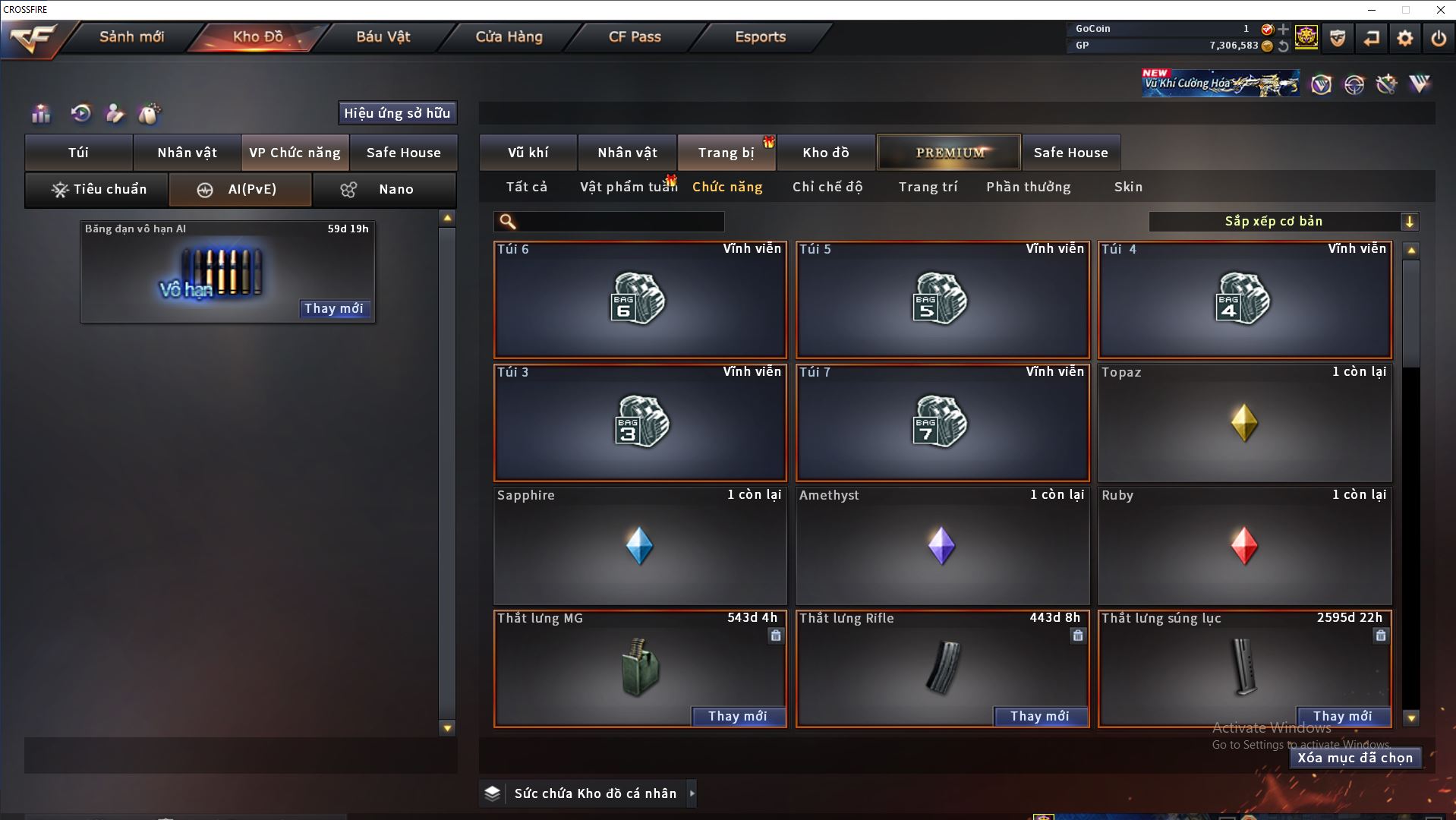Switch to Tiêu chuẩn loadout tab
Image resolution: width=1456 pixels, height=820 pixels.
[97, 189]
